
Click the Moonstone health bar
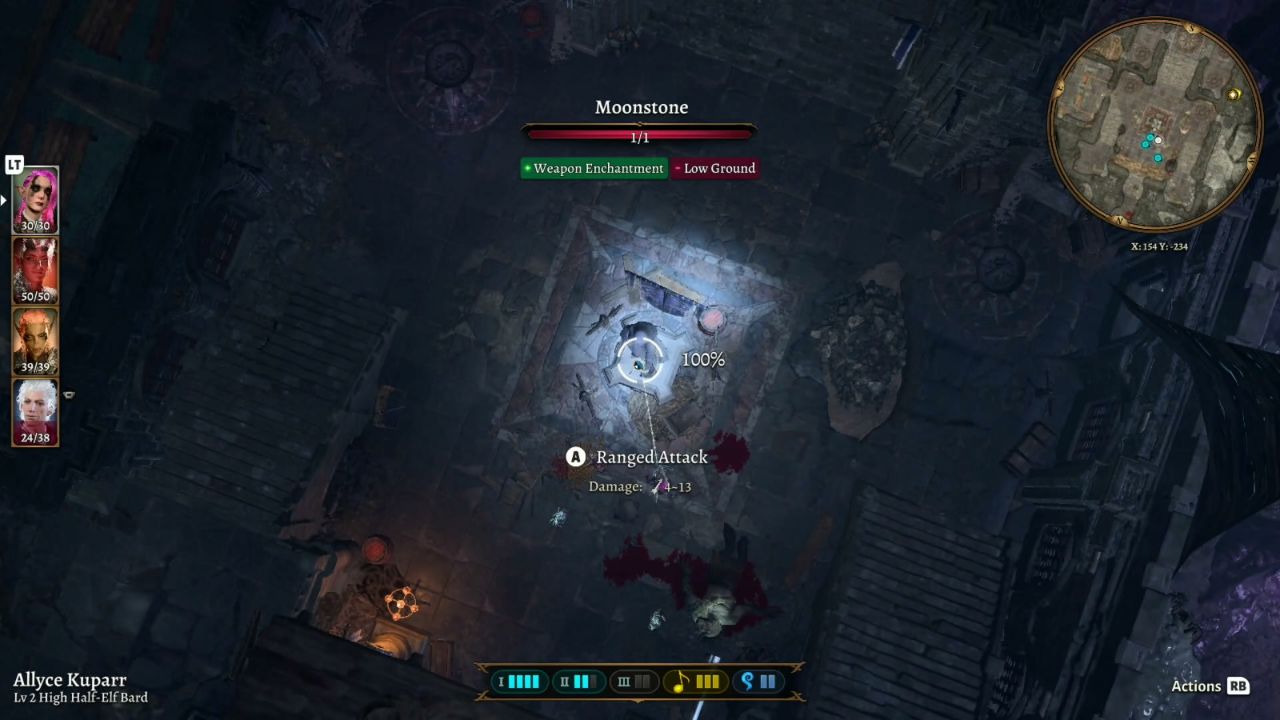[x=640, y=130]
